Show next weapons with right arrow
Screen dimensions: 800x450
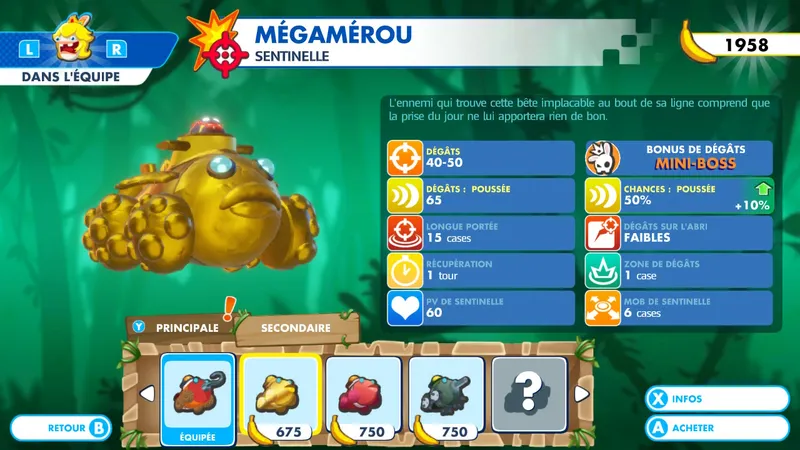coord(581,394)
